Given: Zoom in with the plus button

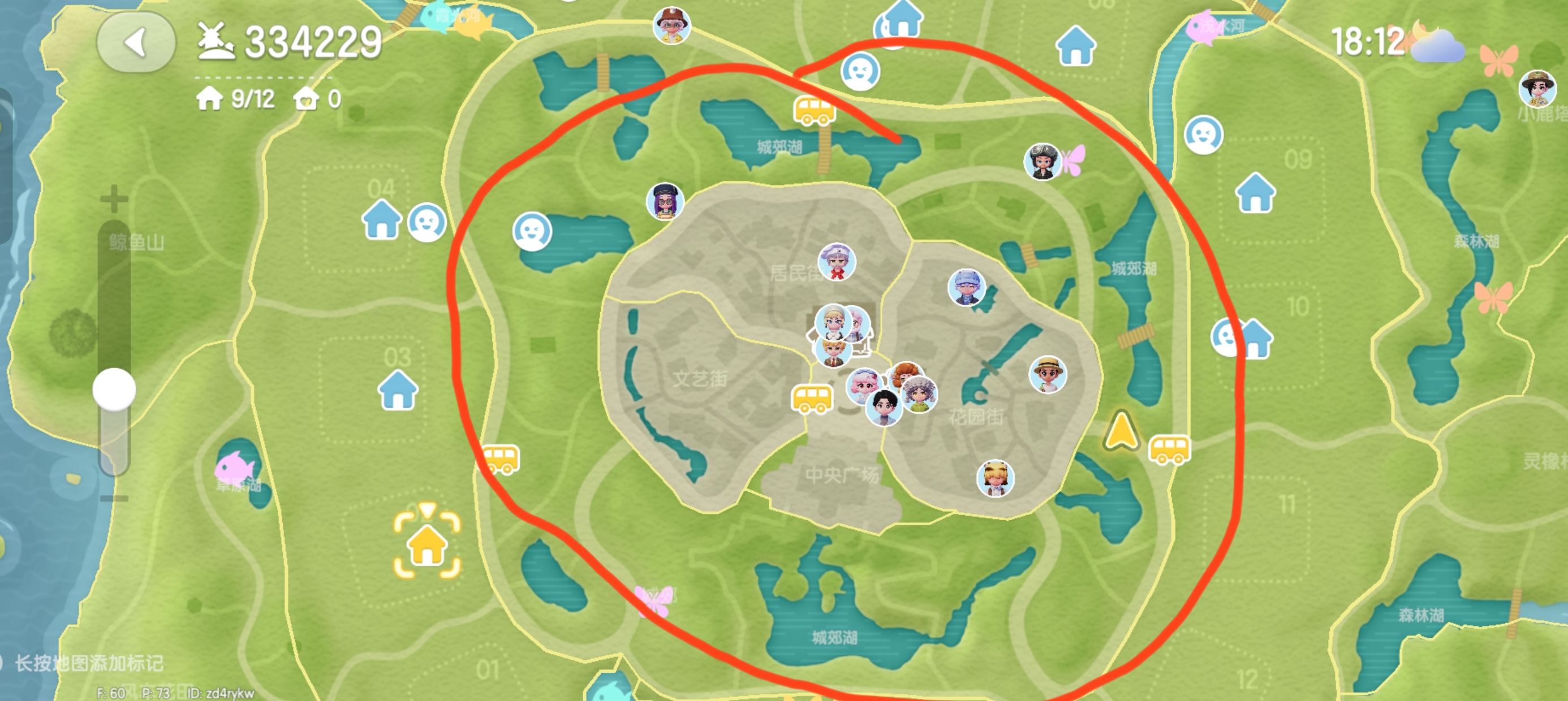Looking at the screenshot, I should [114, 199].
